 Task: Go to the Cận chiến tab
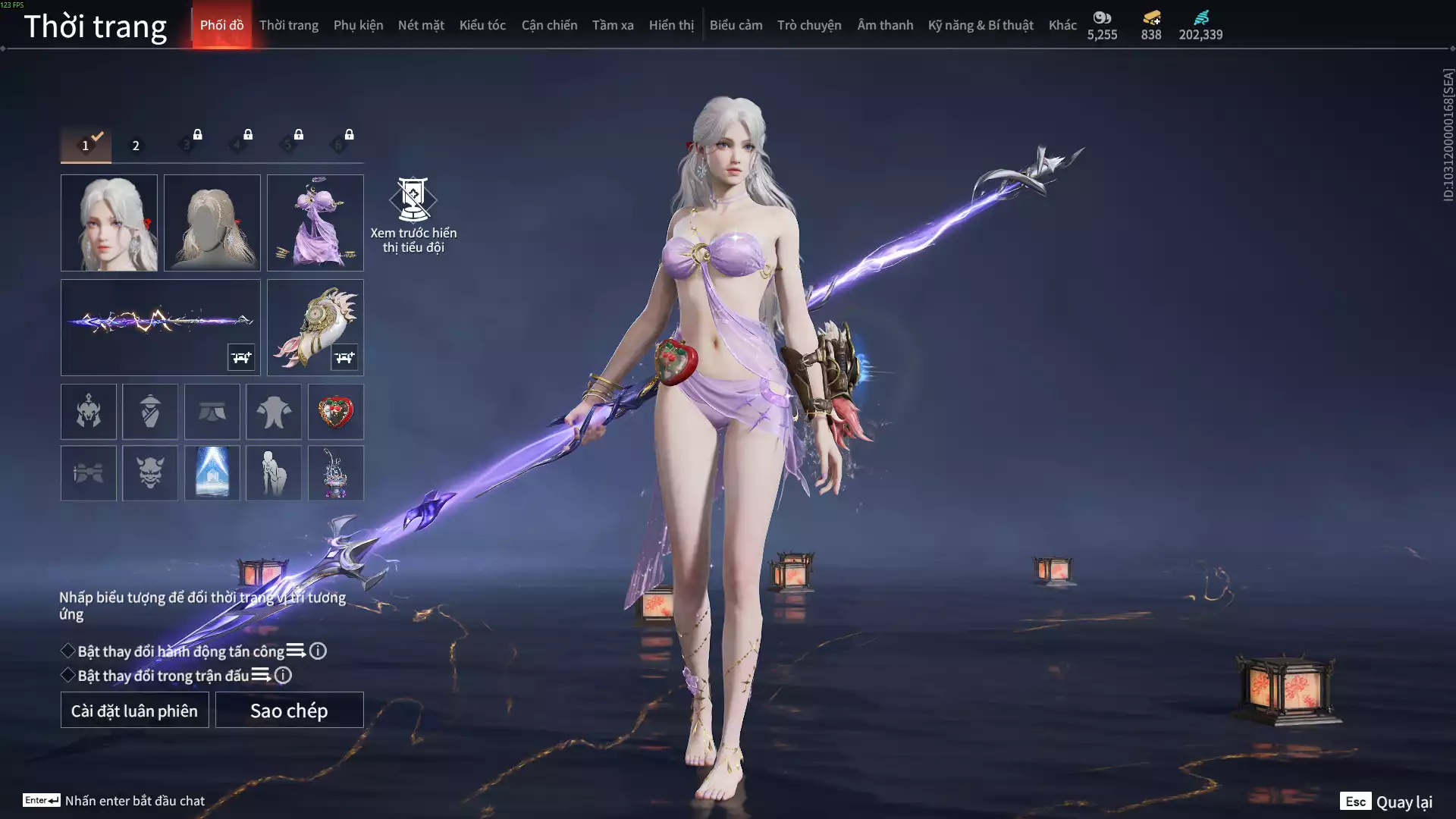549,25
